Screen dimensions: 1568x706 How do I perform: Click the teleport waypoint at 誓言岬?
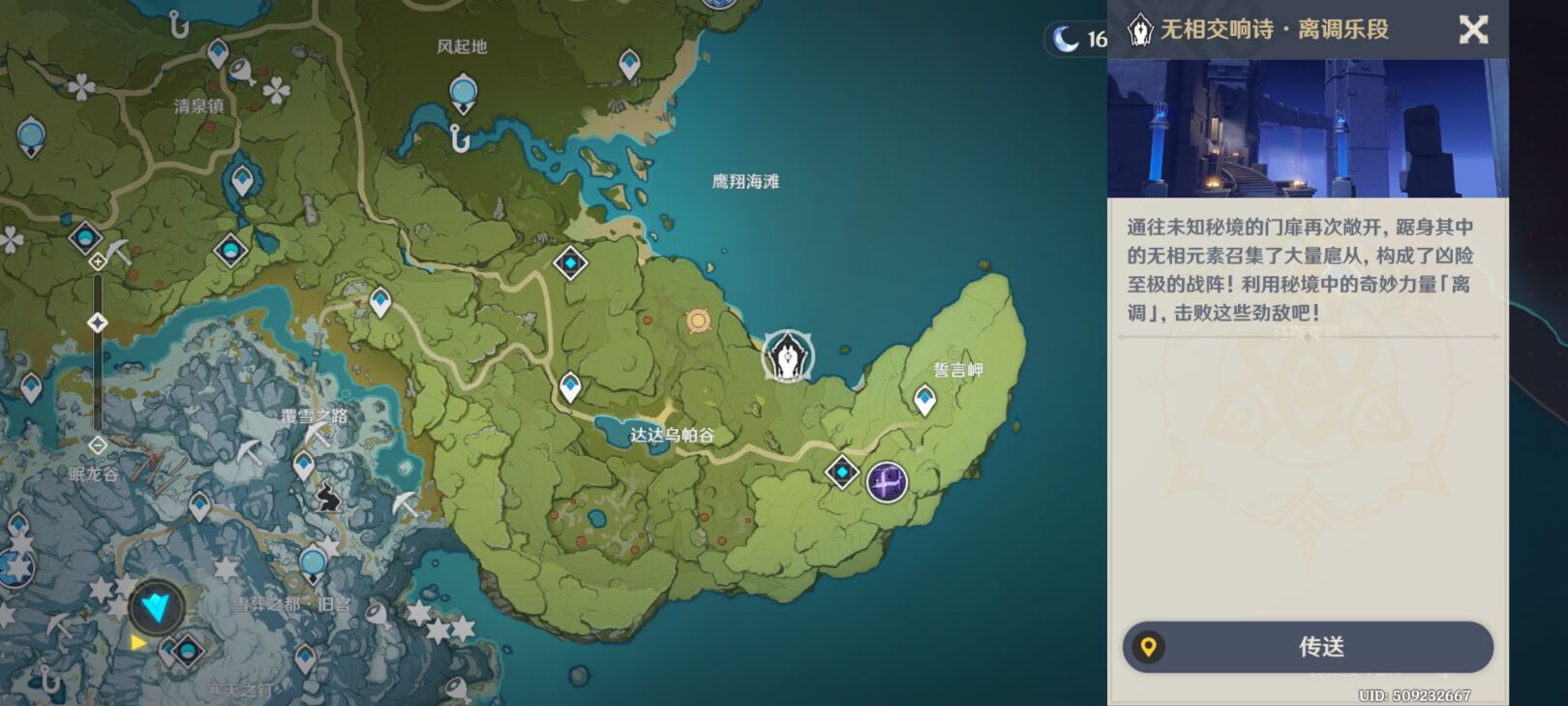[924, 397]
